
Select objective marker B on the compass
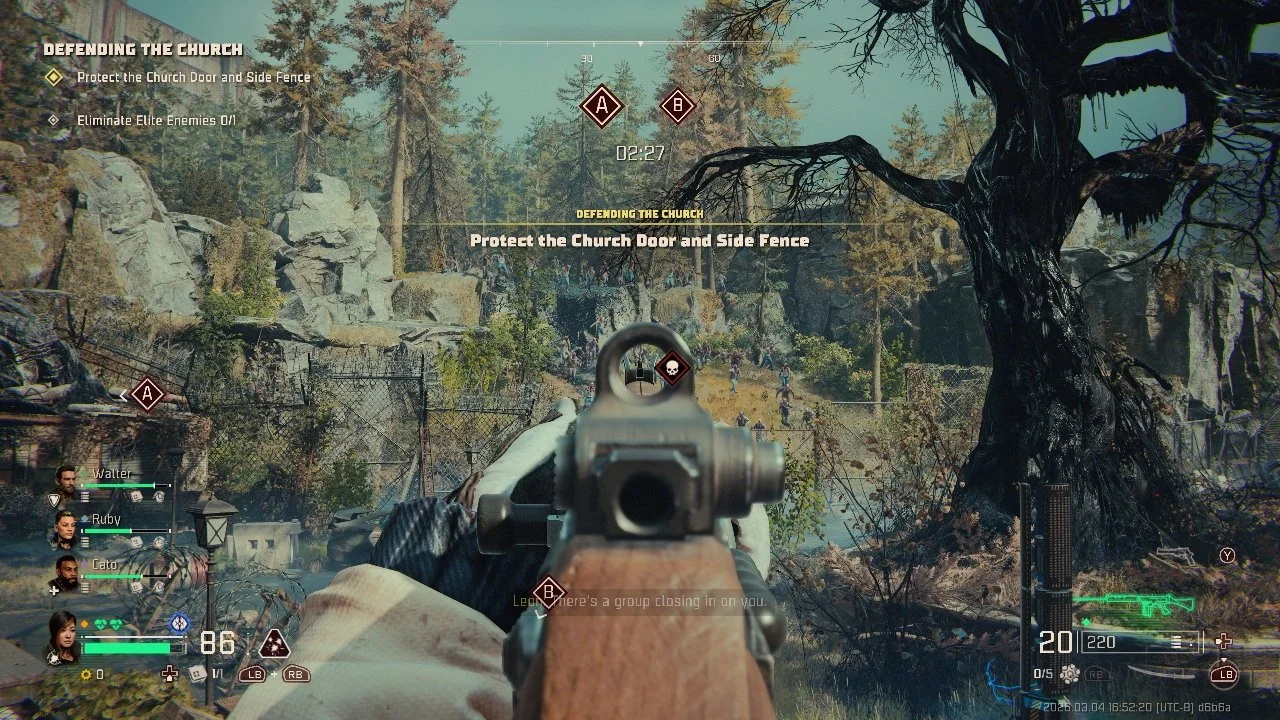point(678,105)
